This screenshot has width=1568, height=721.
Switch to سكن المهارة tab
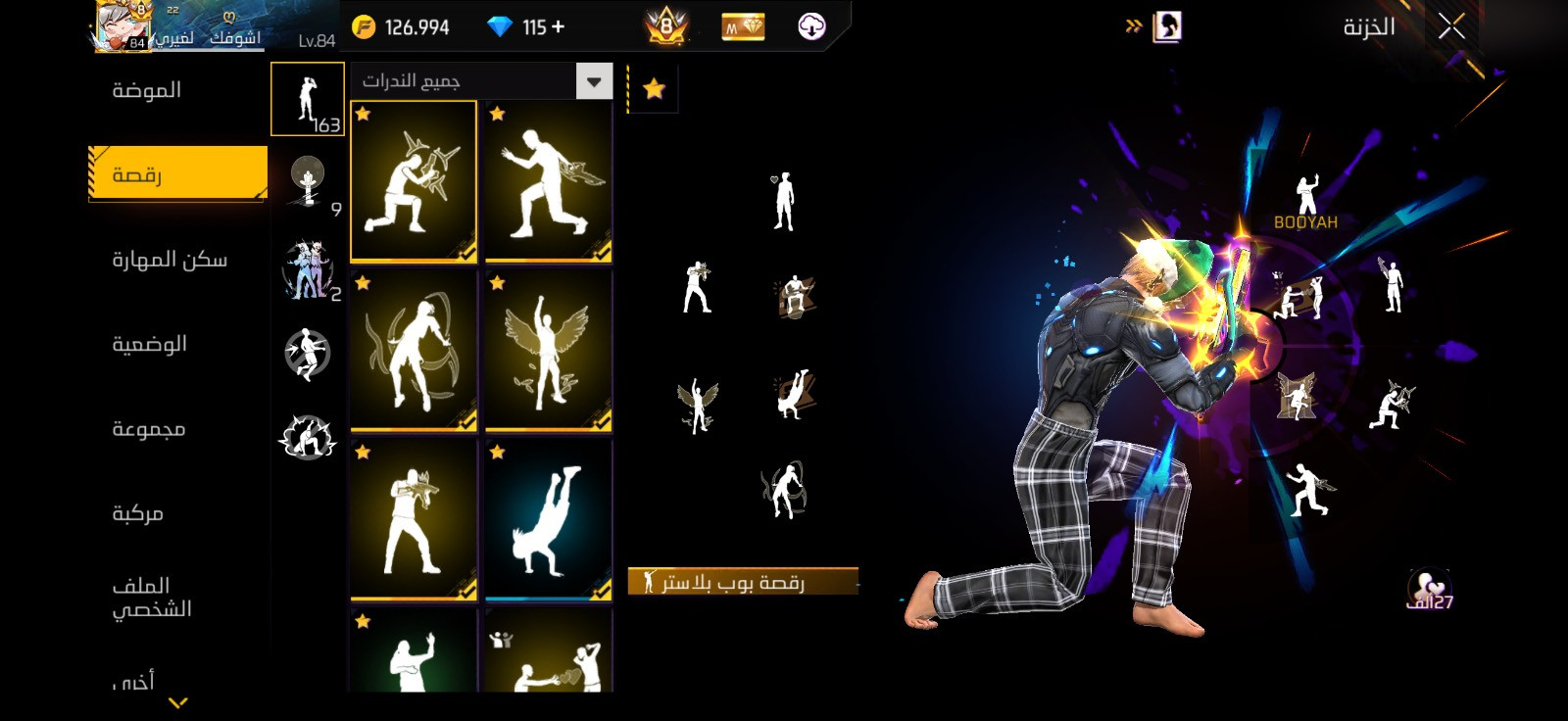[169, 260]
